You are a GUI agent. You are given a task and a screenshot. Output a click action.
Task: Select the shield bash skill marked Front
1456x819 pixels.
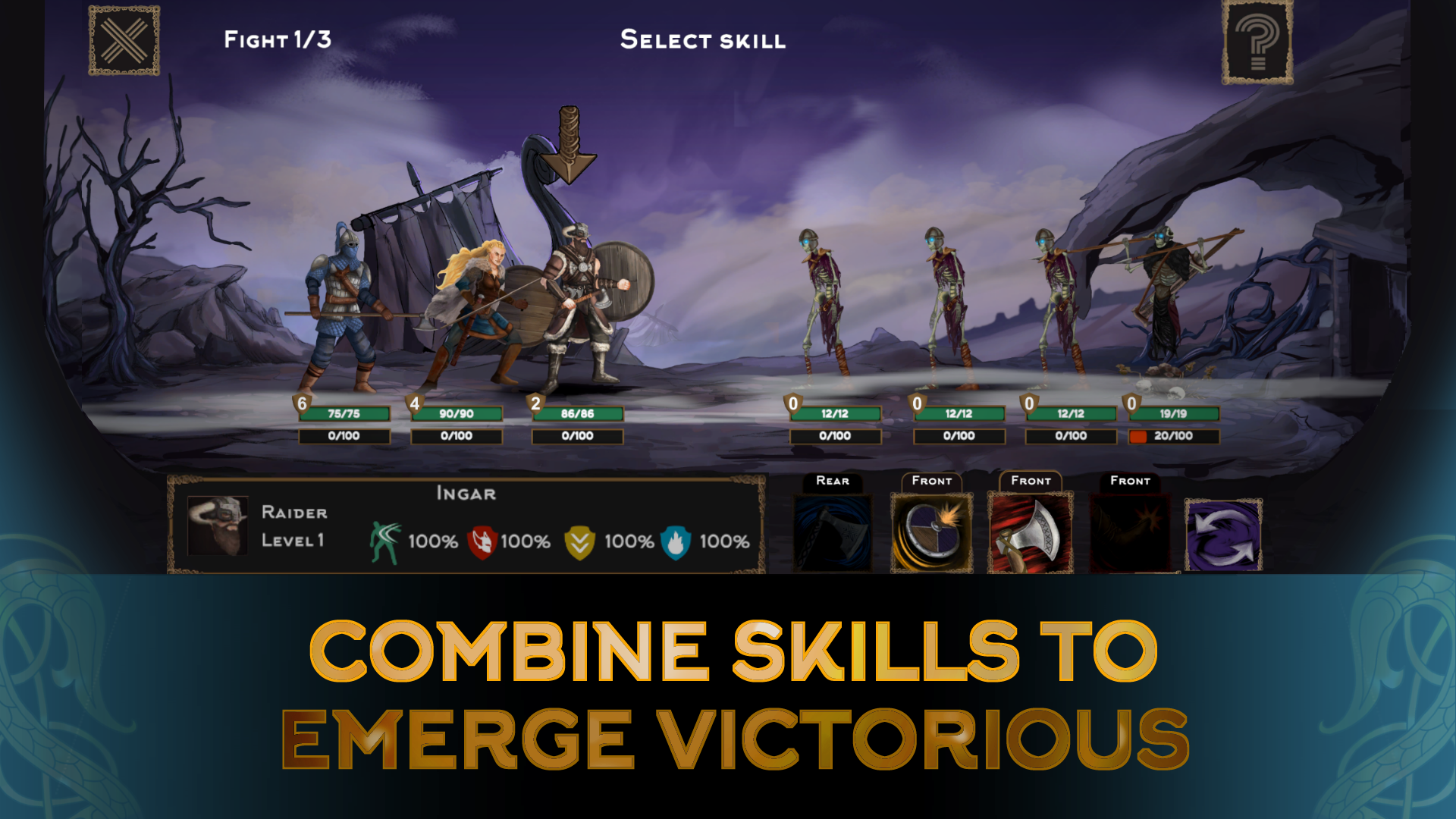coord(931,529)
